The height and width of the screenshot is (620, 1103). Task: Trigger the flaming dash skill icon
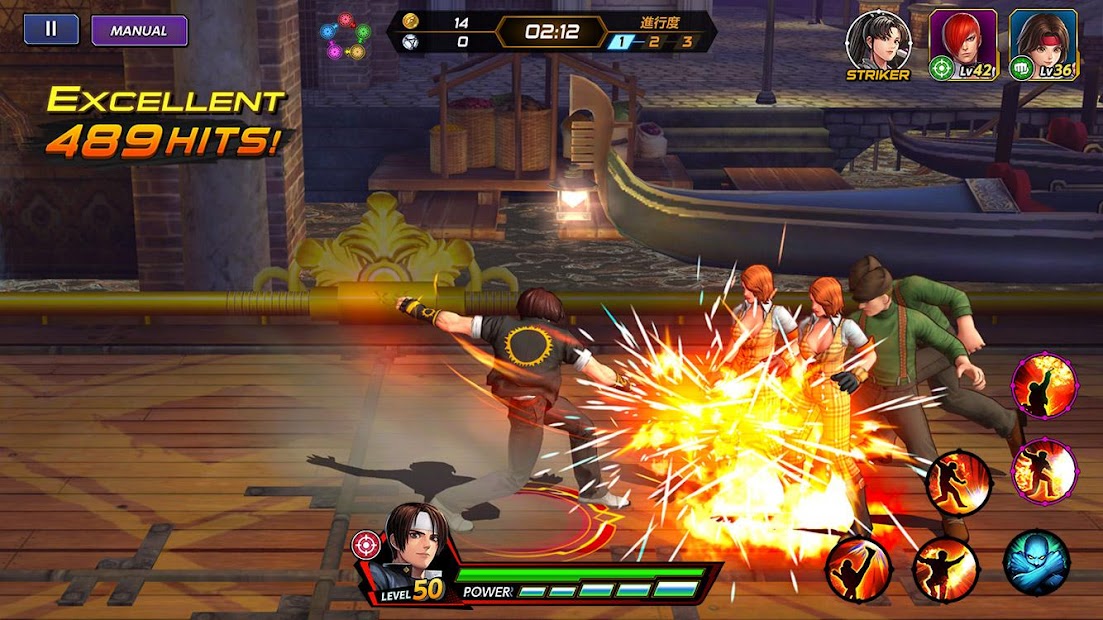coord(958,483)
